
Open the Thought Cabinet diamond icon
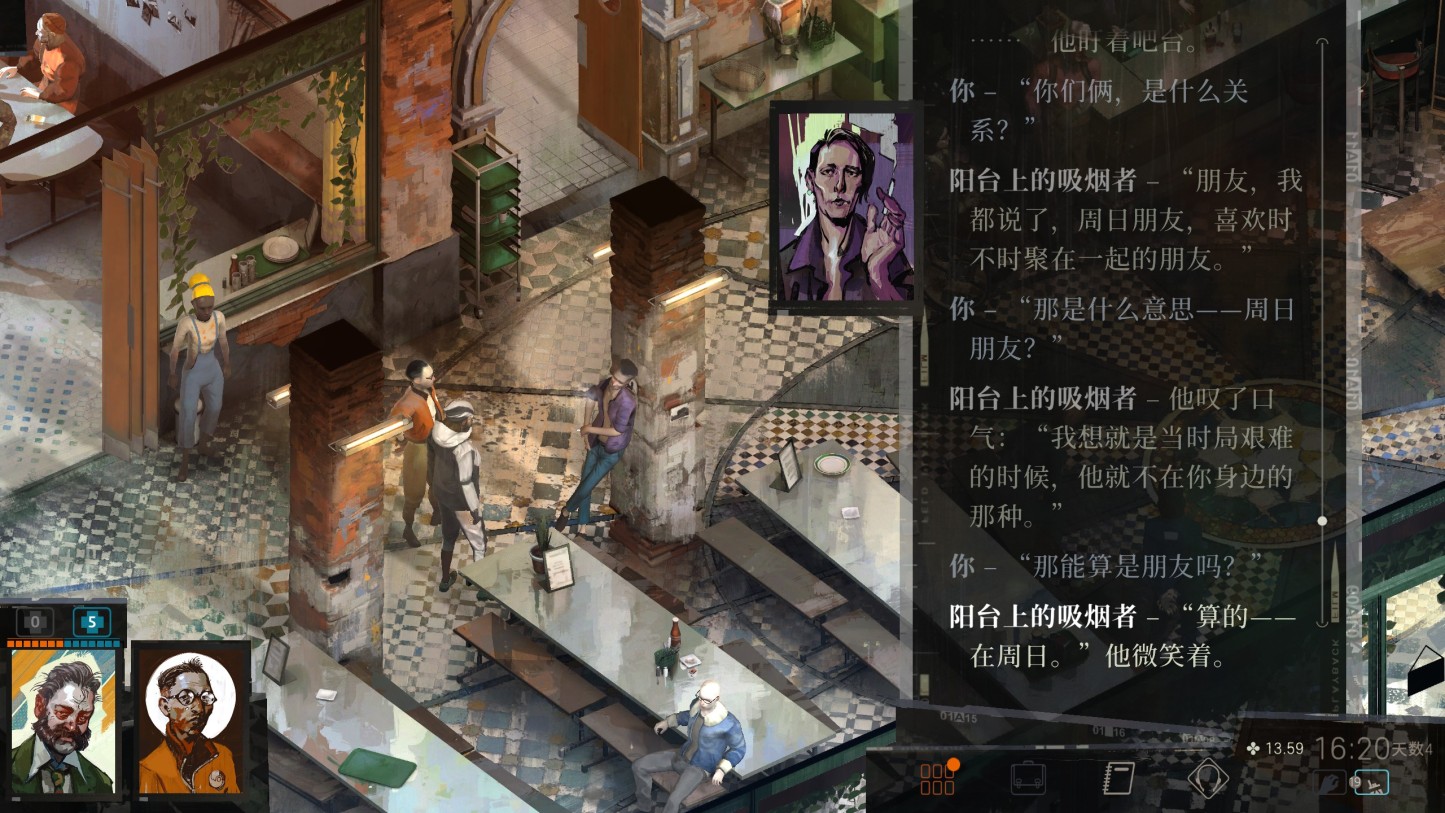point(1207,778)
